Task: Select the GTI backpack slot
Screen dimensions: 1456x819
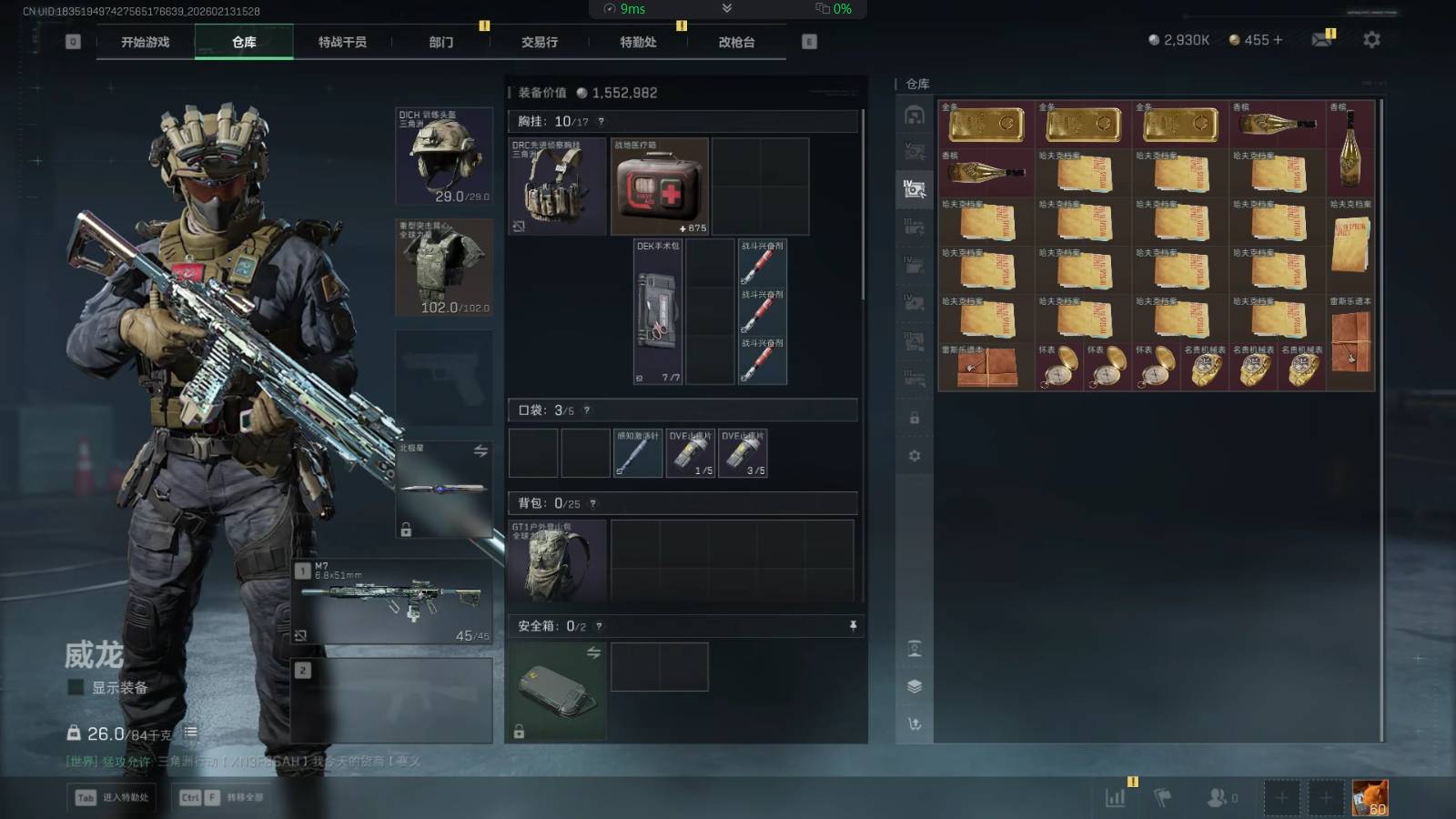Action: coord(557,561)
